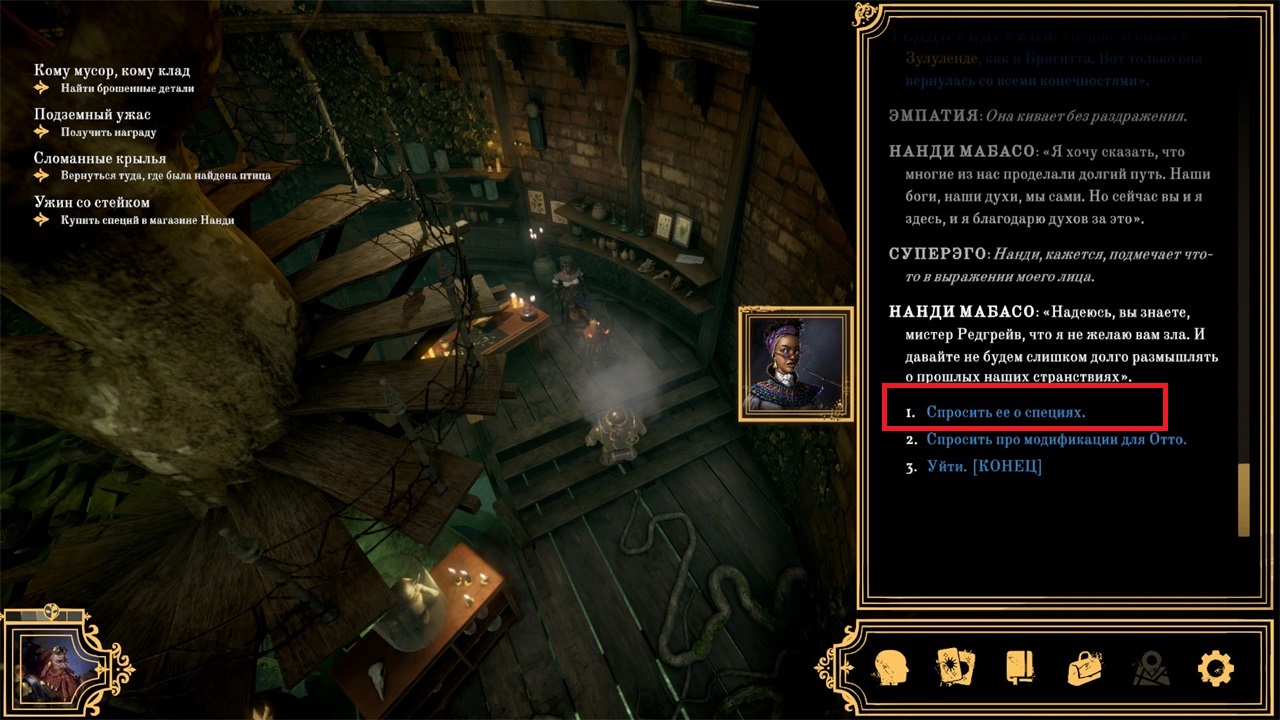Viewport: 1280px width, 720px height.
Task: Select the 'Уйти. [КОНЕЦ]' dialogue option
Action: pyautogui.click(x=983, y=466)
